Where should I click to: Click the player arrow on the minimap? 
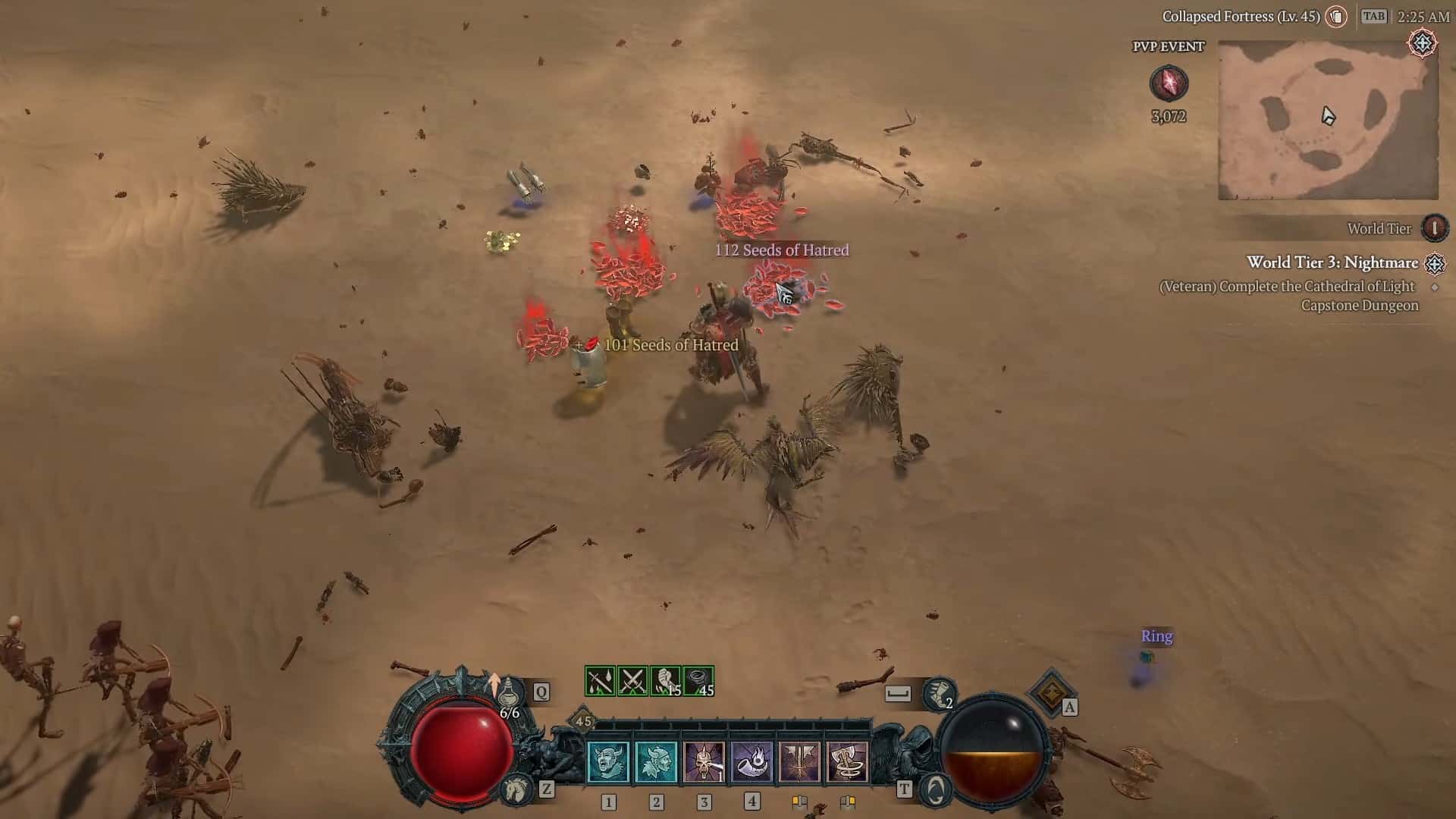pyautogui.click(x=1327, y=114)
